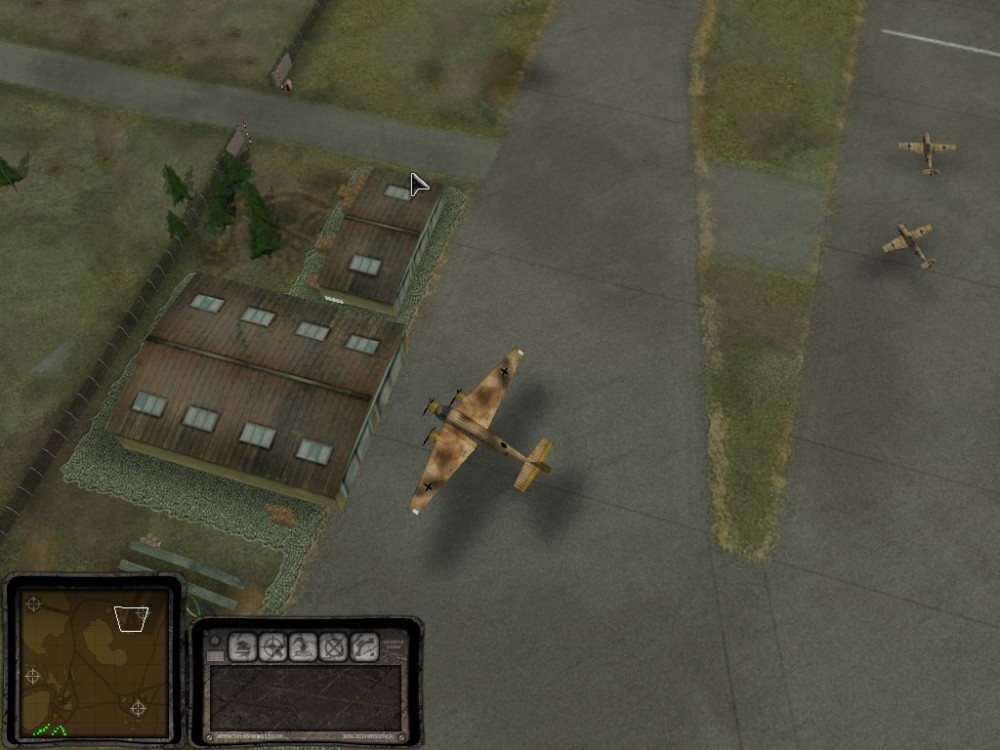The image size is (1000, 750).
Task: Click the crossed-out circle stop command
Action: point(334,648)
